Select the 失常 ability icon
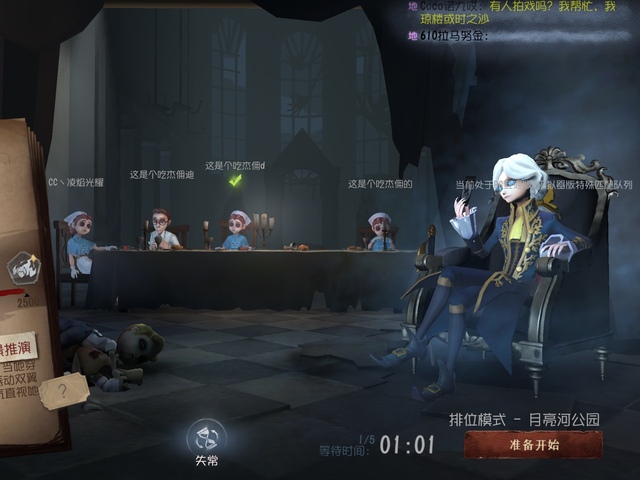This screenshot has height=480, width=640. click(x=206, y=437)
